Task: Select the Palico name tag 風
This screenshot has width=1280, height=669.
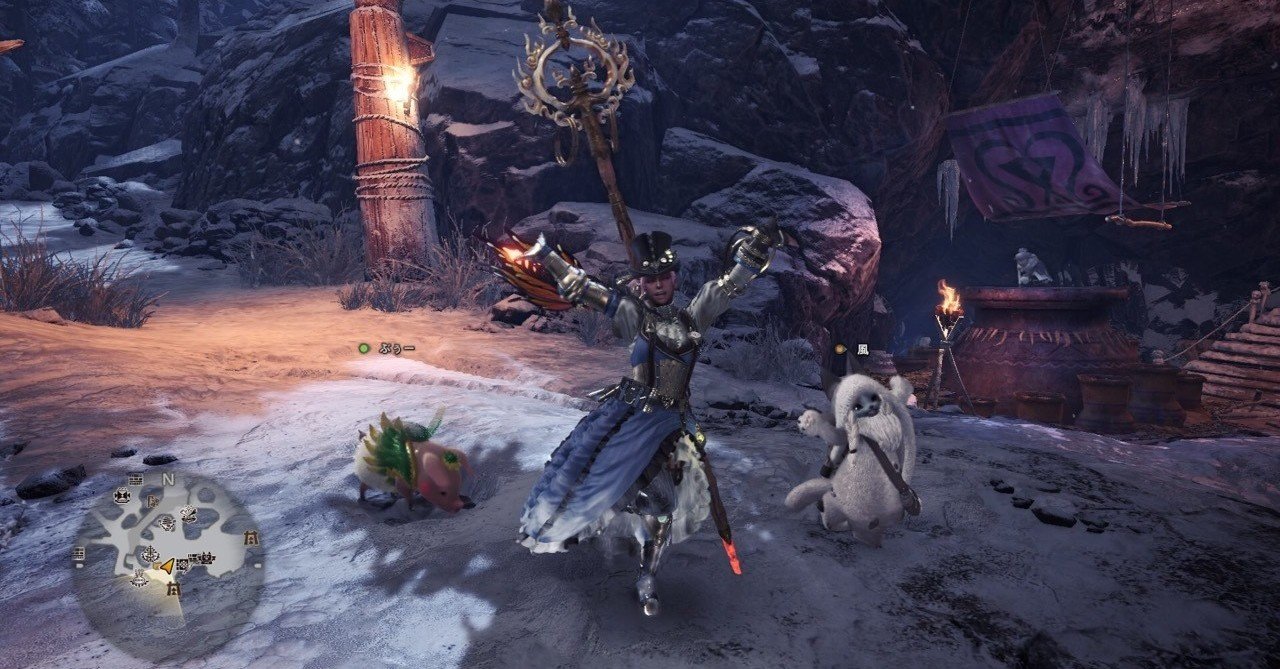Action: coord(861,349)
